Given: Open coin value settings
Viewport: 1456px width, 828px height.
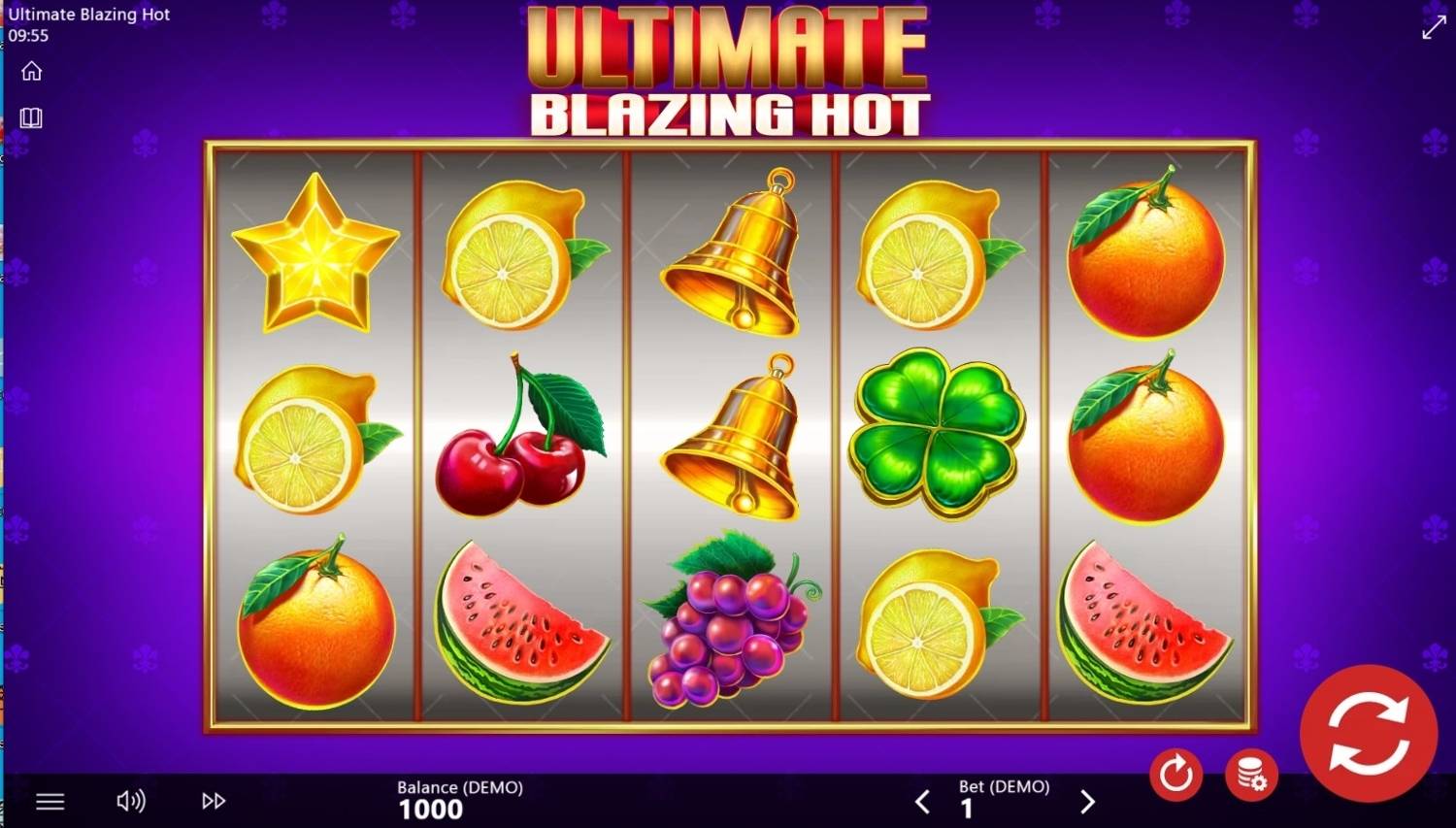Looking at the screenshot, I should [1252, 775].
